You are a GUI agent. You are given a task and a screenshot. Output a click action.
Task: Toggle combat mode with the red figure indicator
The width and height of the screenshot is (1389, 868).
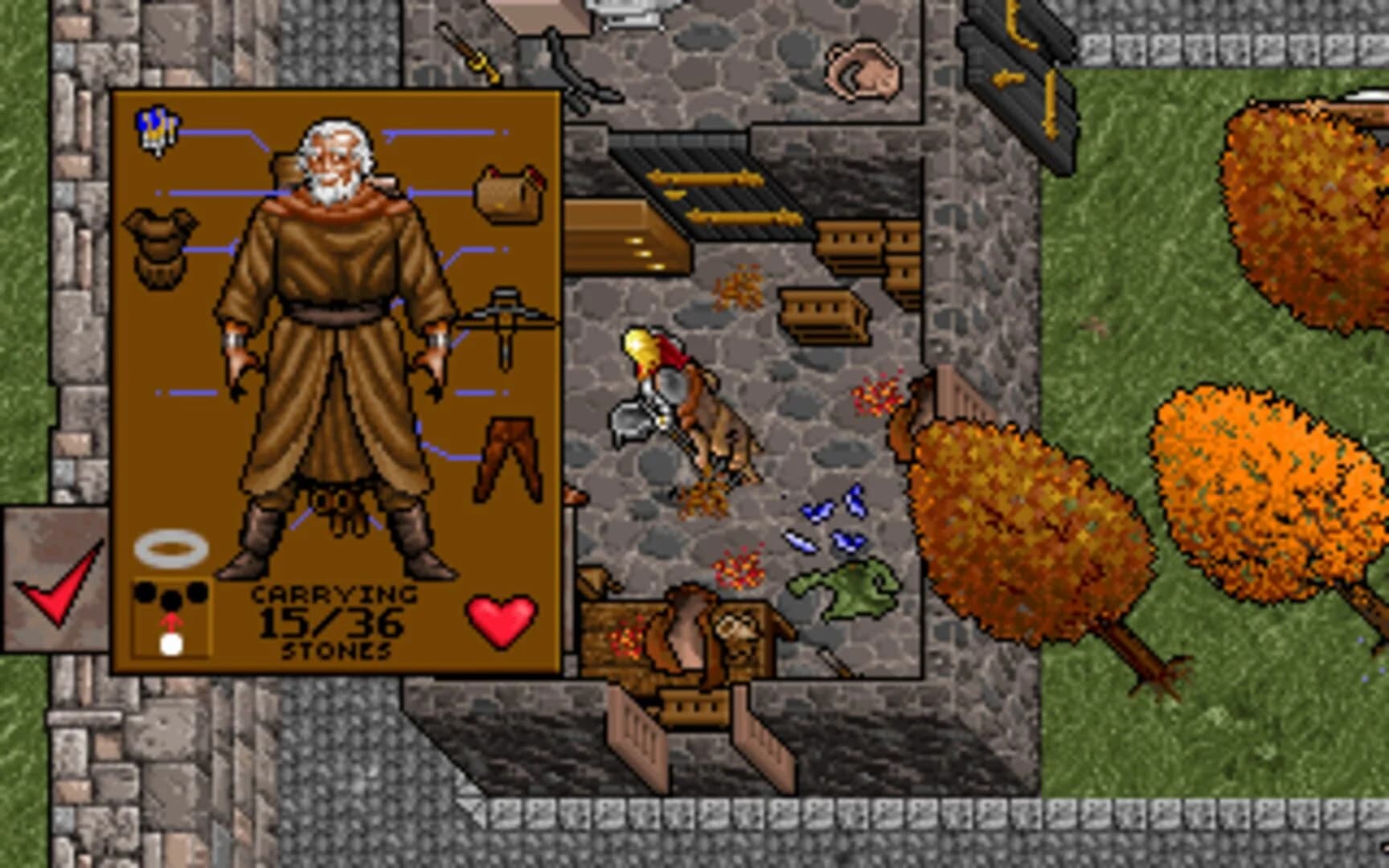[171, 623]
